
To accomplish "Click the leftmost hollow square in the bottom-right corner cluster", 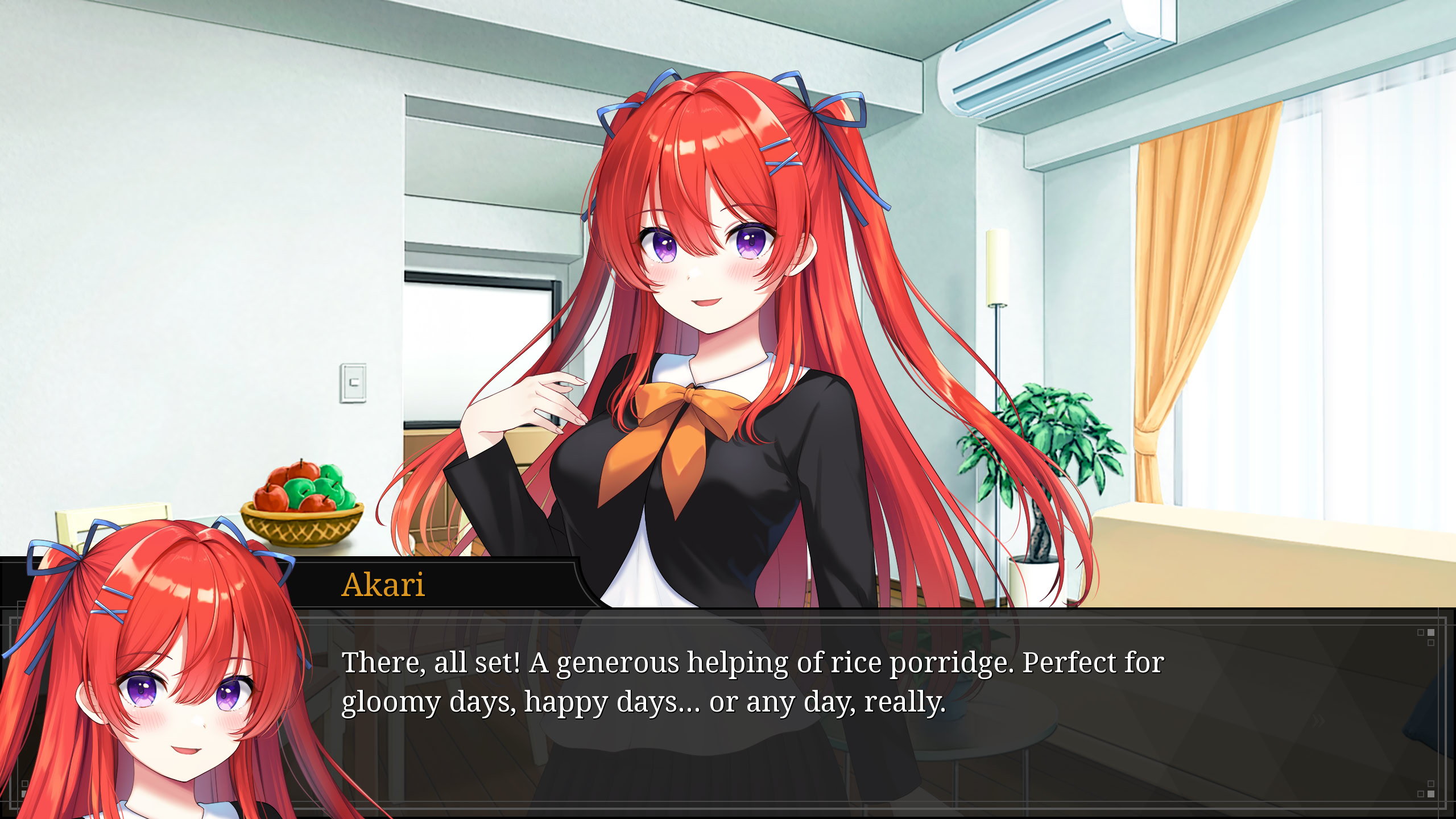I will click(x=1421, y=795).
